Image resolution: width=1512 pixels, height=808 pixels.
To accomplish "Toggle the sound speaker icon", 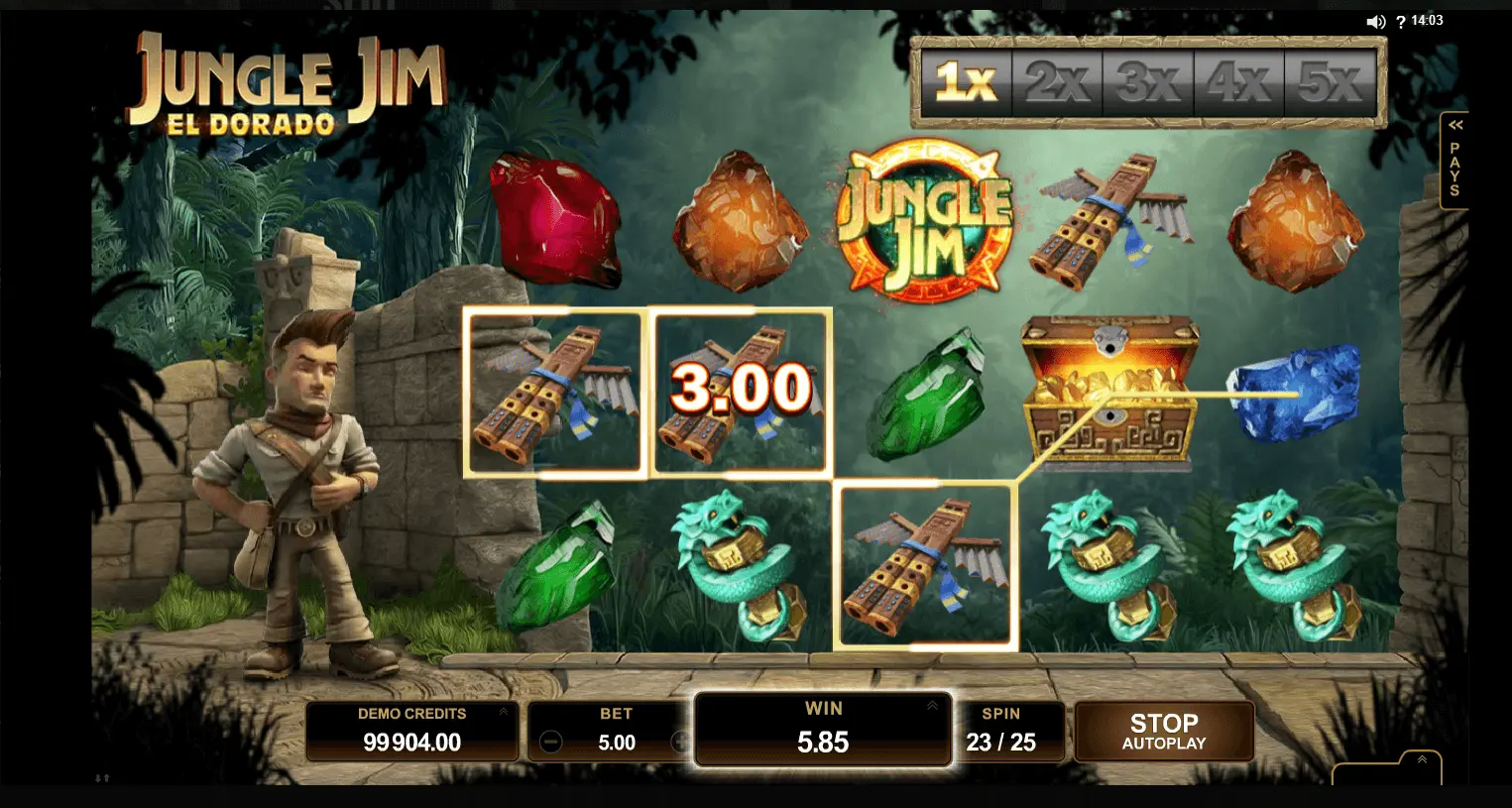I will pyautogui.click(x=1375, y=22).
